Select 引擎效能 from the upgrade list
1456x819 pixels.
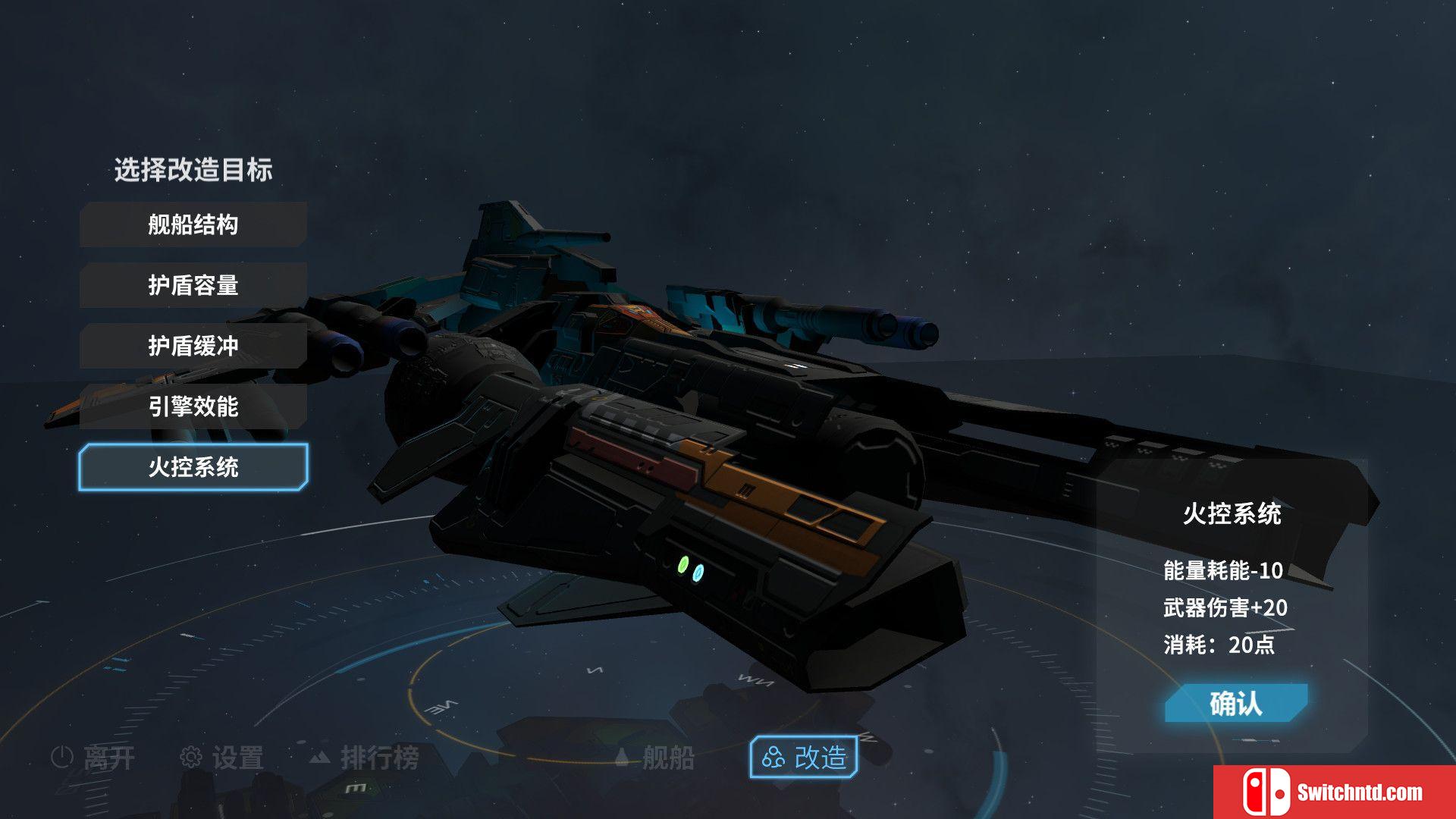[193, 406]
